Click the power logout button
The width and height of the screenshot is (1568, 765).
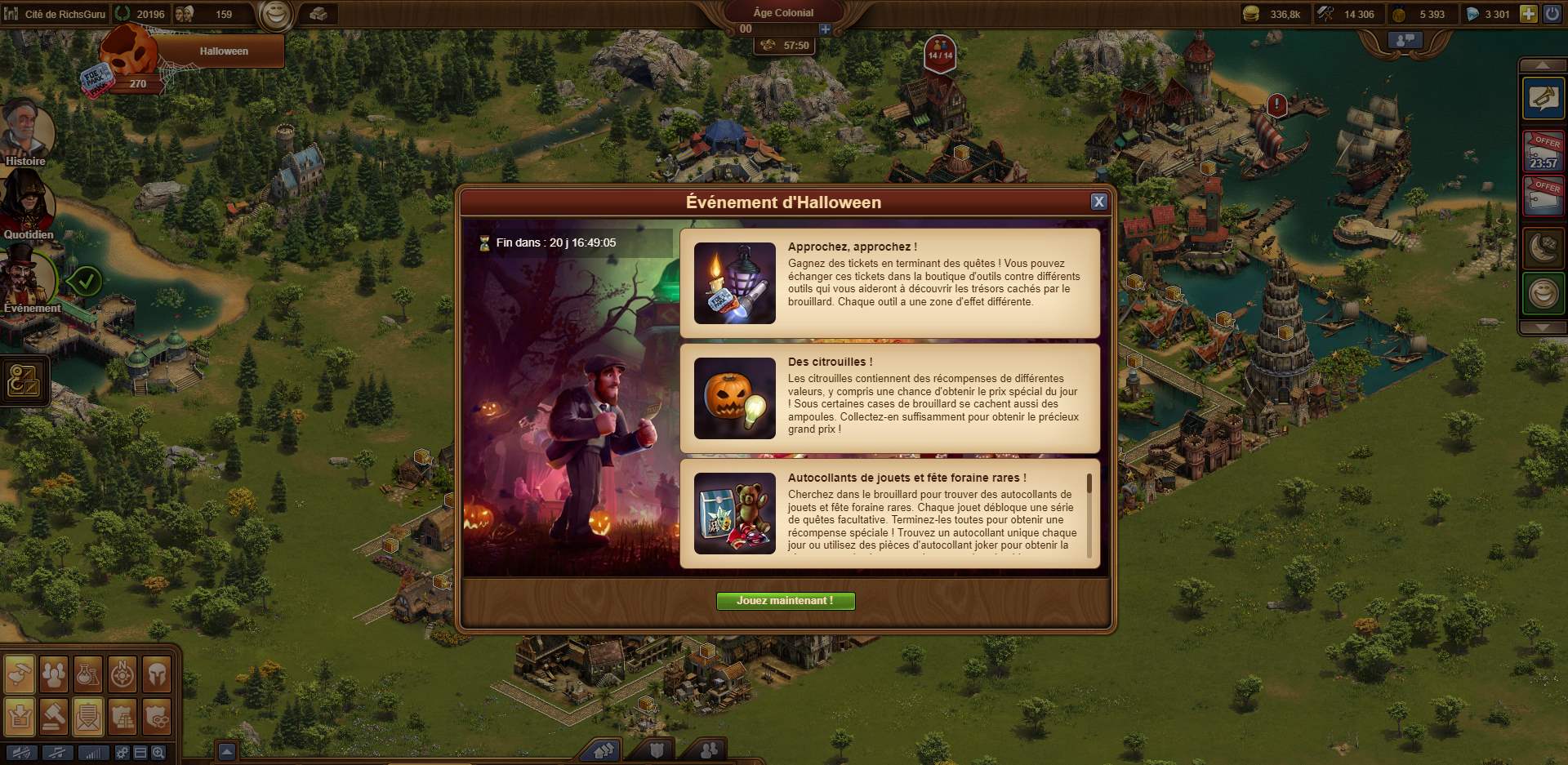1552,14
